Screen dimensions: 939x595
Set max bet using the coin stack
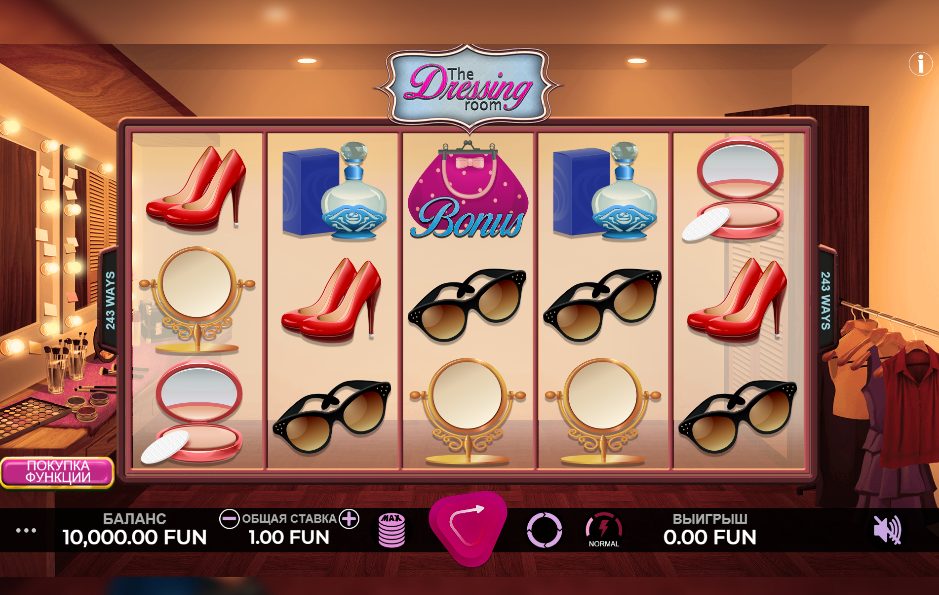point(392,529)
